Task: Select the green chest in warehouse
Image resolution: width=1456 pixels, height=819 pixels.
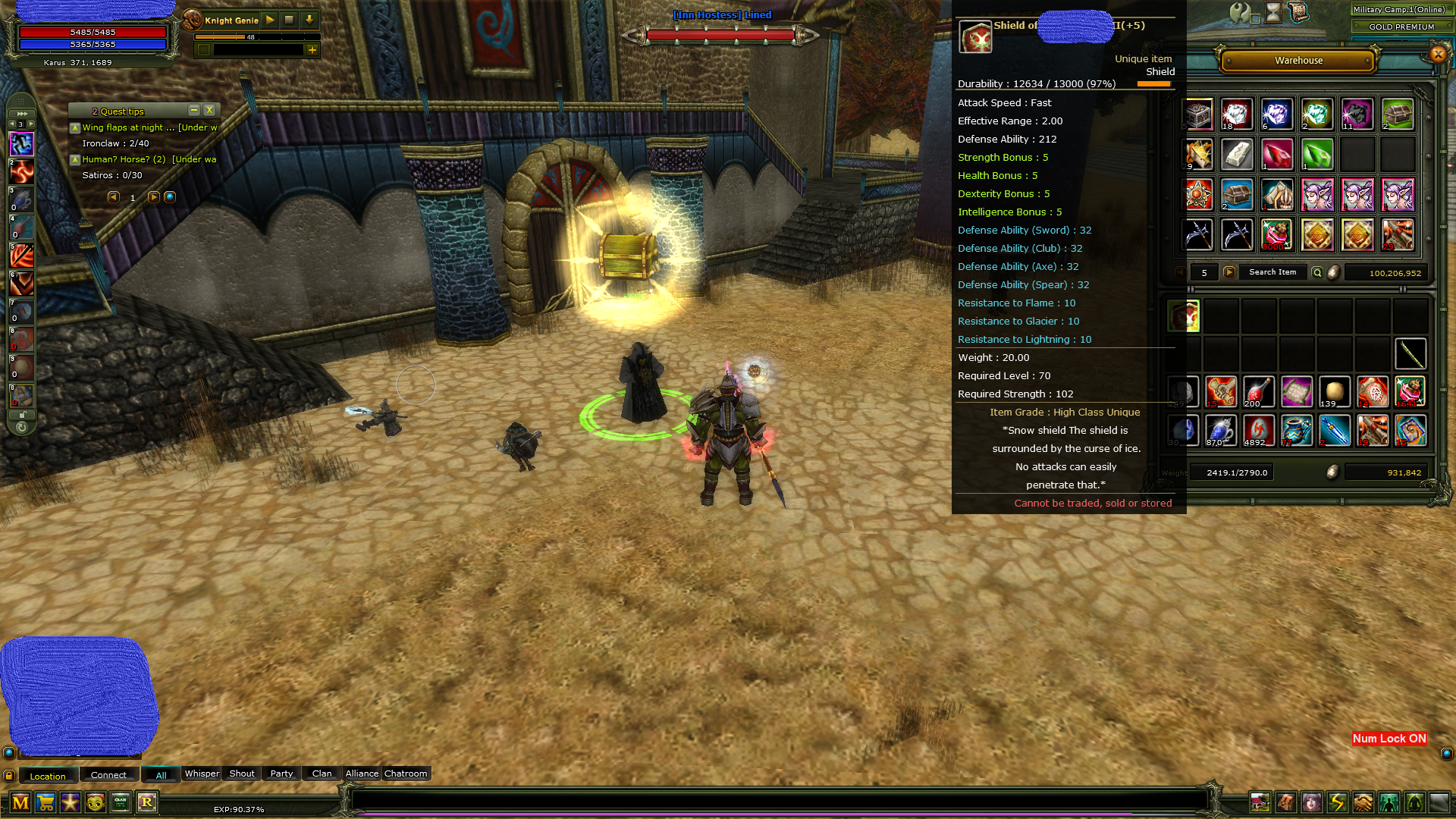Action: (x=1397, y=115)
